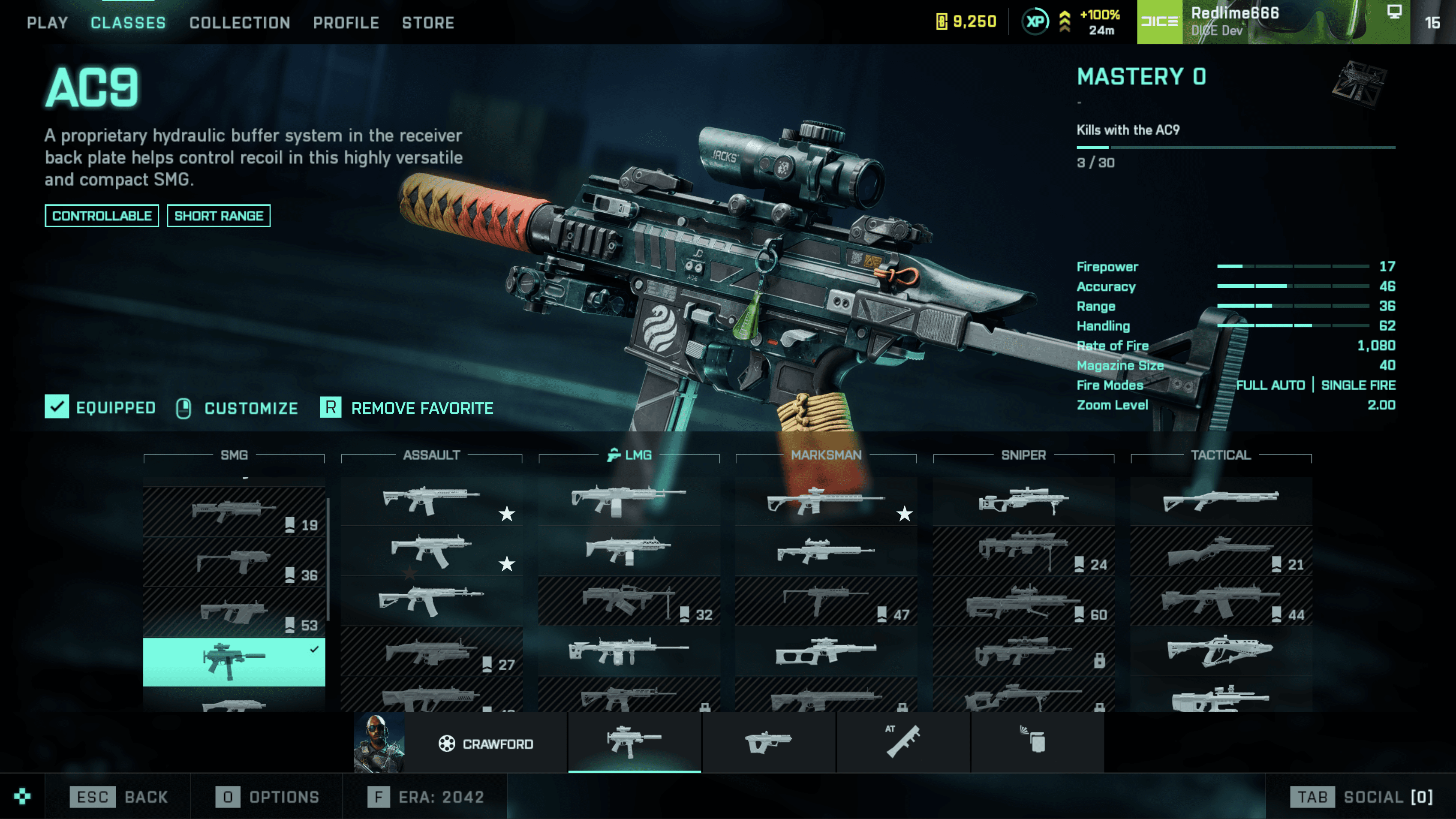Select the Classes tab

(x=128, y=23)
